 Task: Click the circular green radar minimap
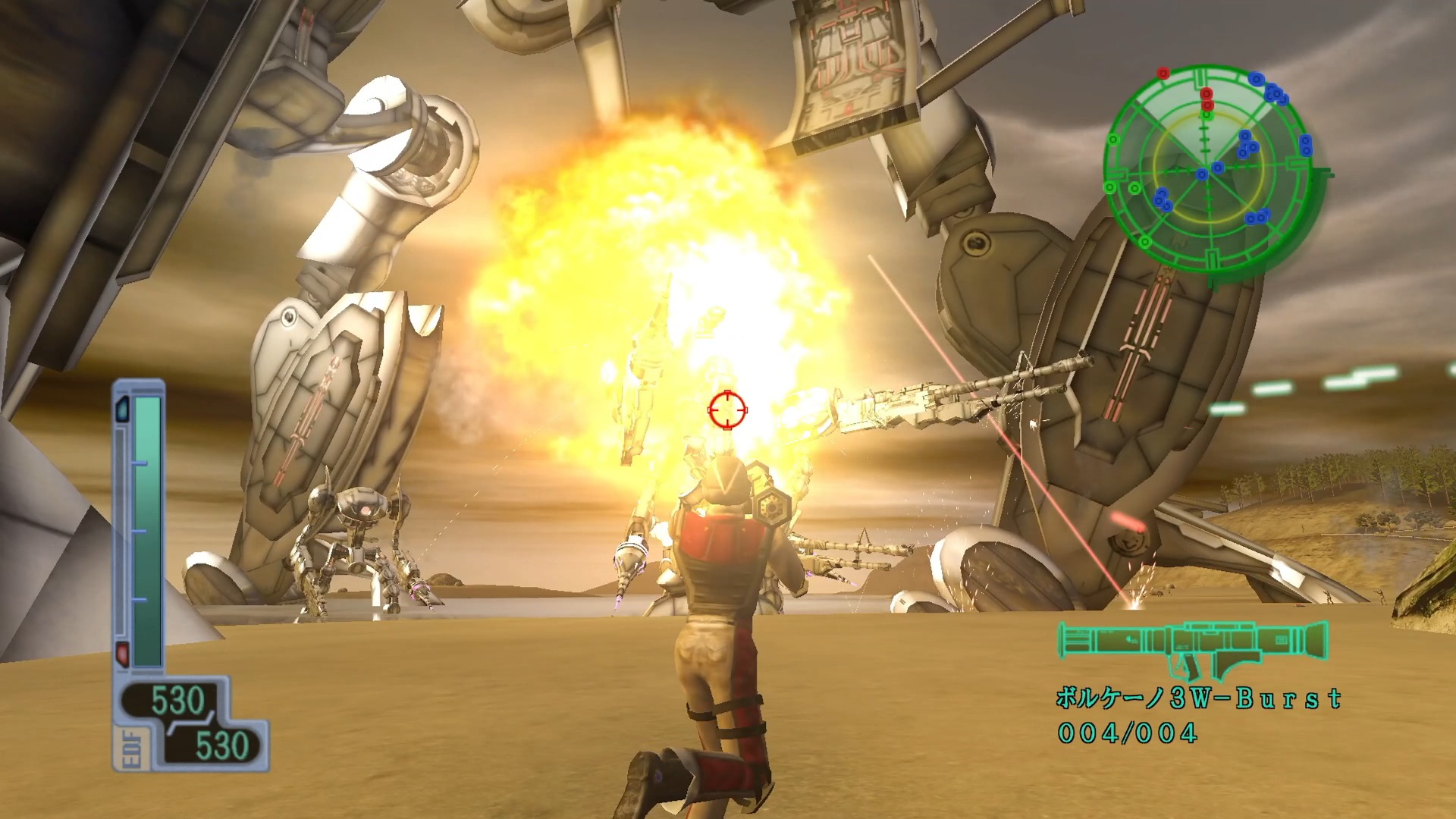[1210, 171]
